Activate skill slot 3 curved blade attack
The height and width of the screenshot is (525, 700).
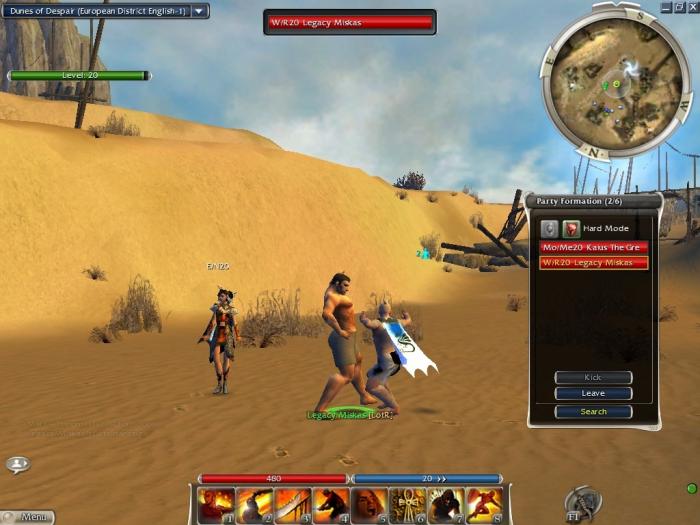(x=292, y=505)
